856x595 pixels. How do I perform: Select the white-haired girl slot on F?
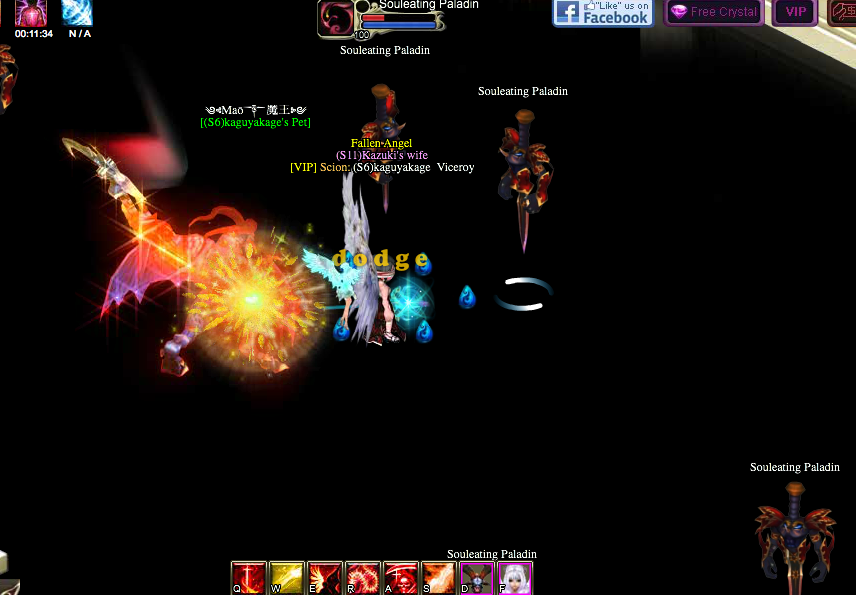515,578
